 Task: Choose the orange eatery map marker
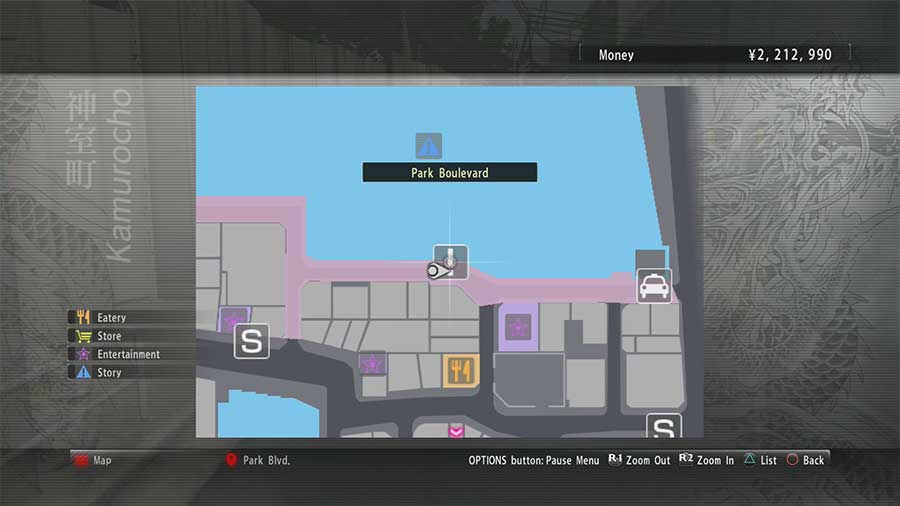pyautogui.click(x=461, y=371)
